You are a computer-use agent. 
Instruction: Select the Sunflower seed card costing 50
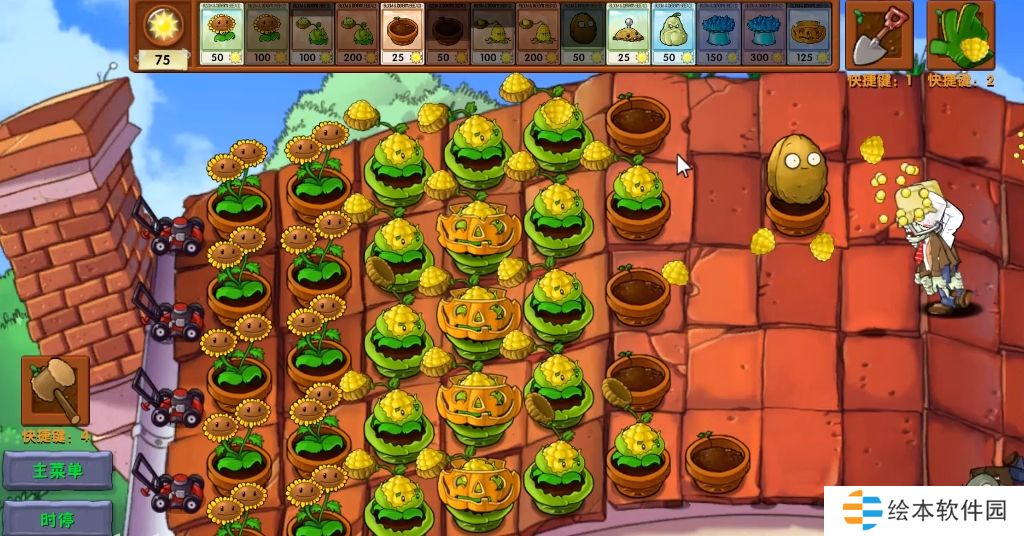[222, 34]
